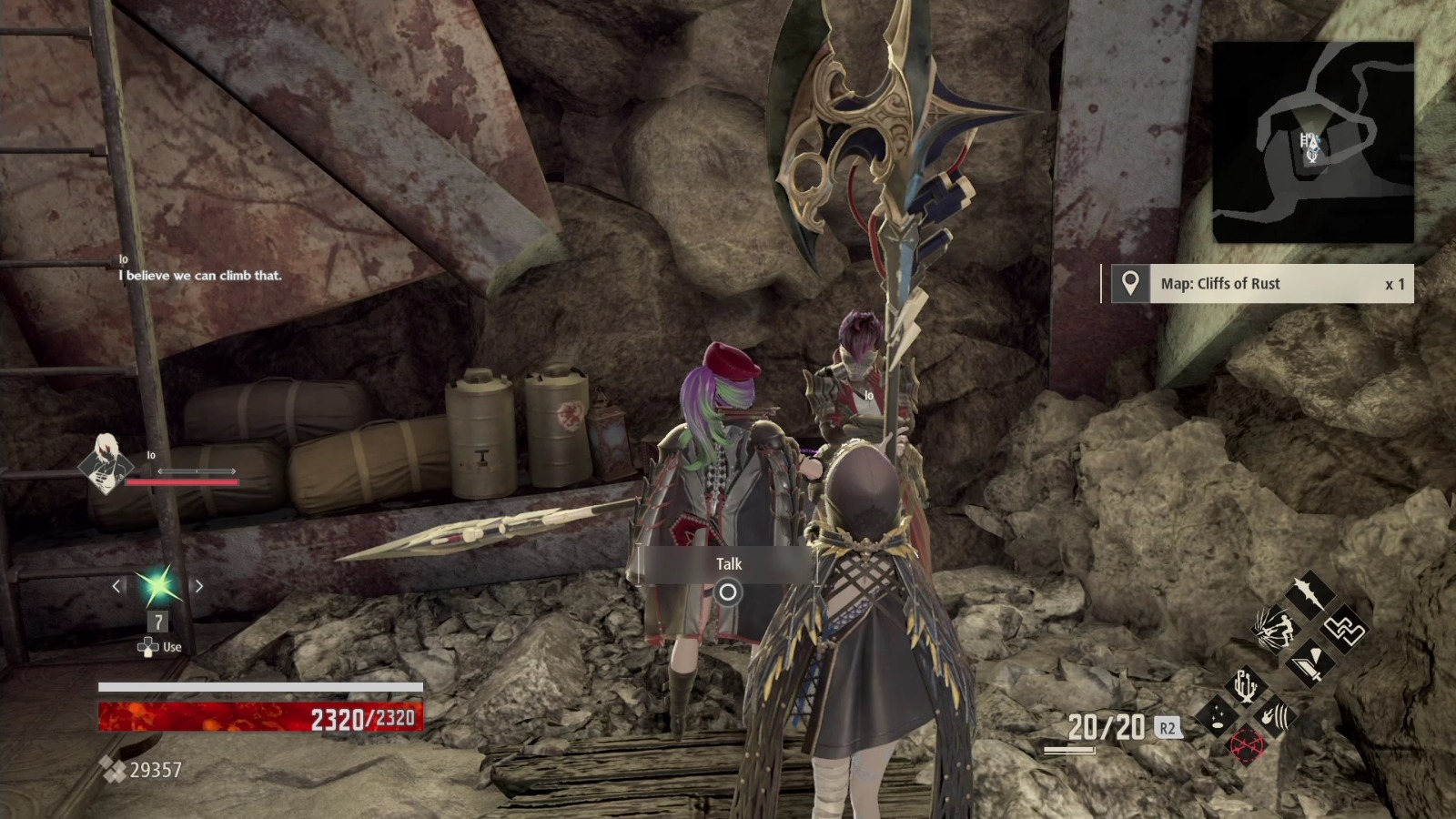The width and height of the screenshot is (1456, 819).
Task: Click the glowing Regeneration item in quick slot
Action: pyautogui.click(x=159, y=587)
